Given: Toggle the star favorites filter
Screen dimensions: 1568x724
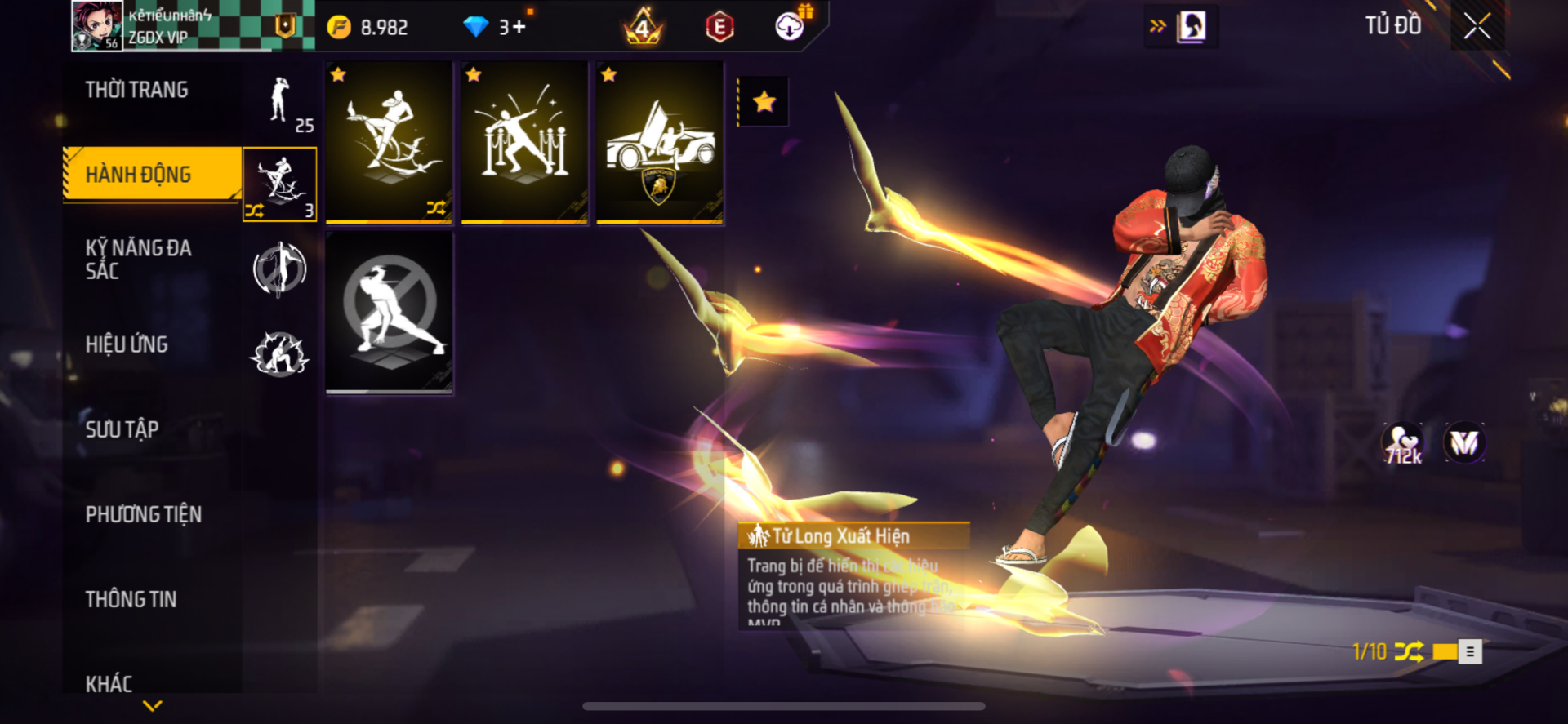Looking at the screenshot, I should (x=764, y=102).
